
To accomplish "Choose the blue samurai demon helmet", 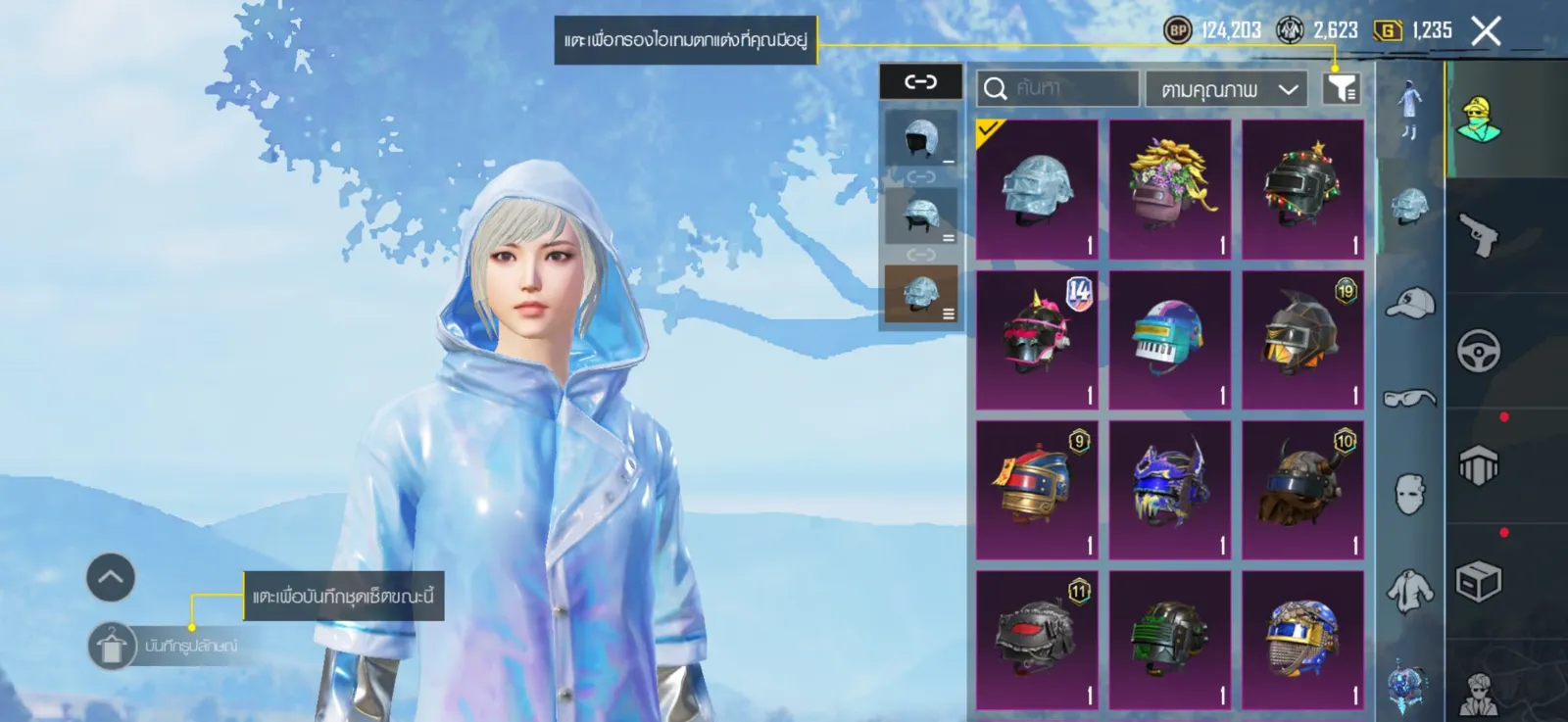I will click(1170, 490).
